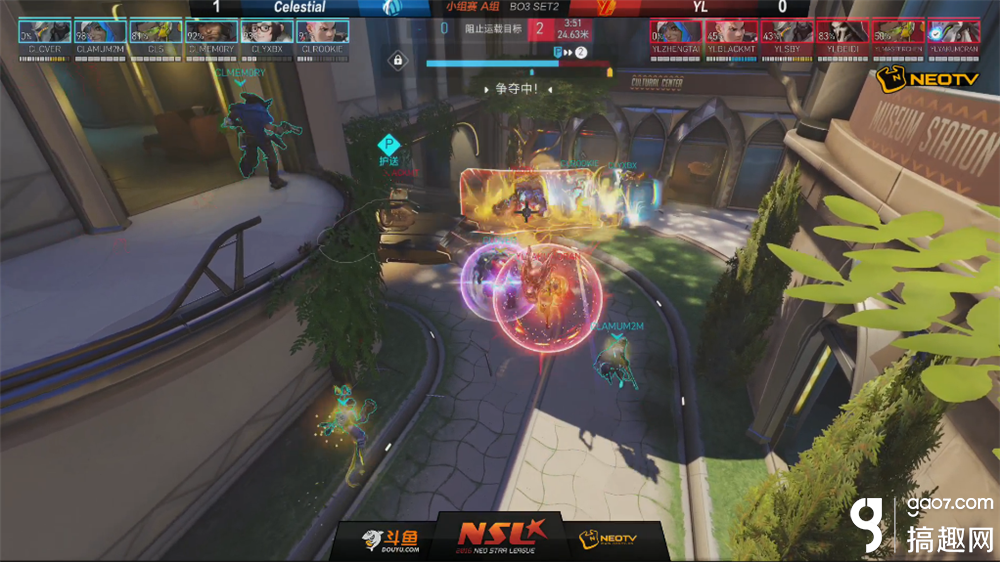Select YLSBY's player portrait
Viewport: 1000px width, 562px height.
(787, 30)
